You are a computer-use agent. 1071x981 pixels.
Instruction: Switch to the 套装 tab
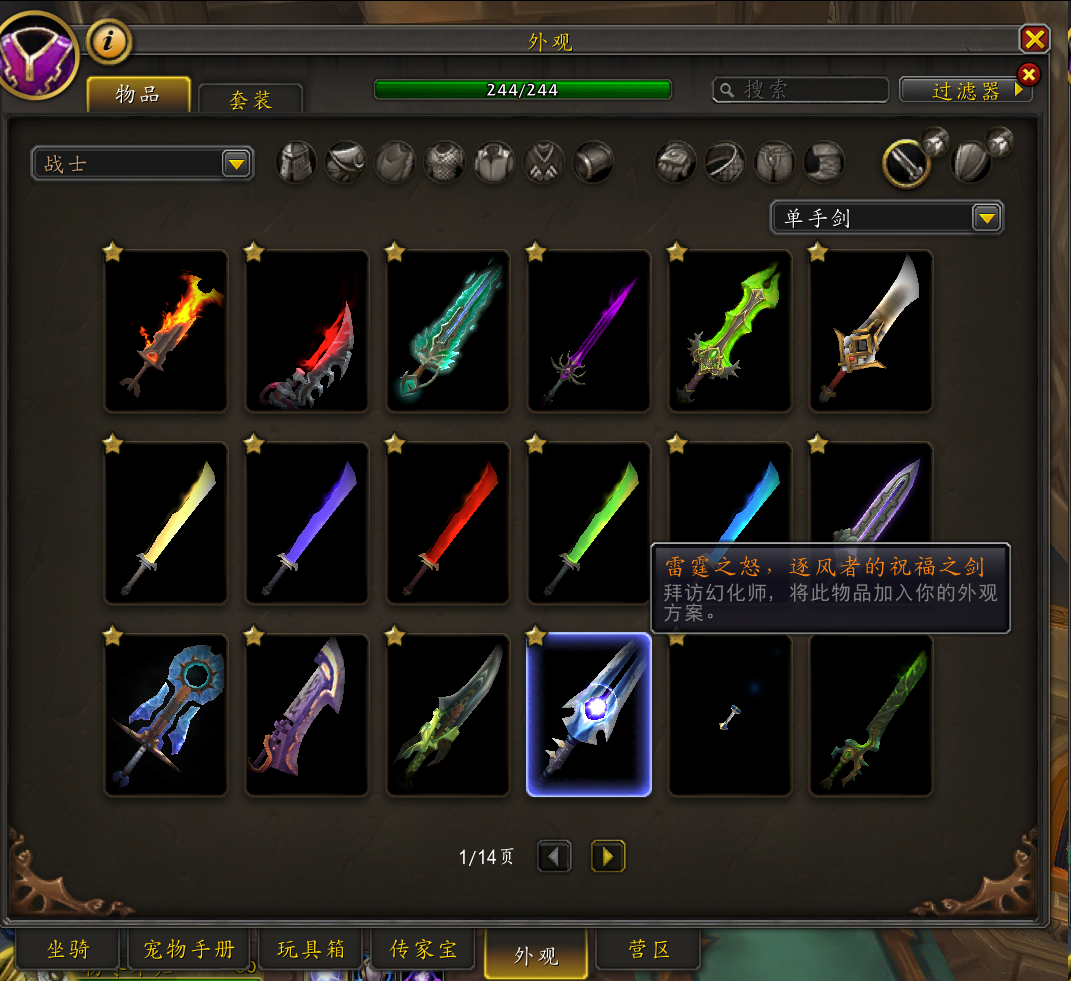point(250,100)
